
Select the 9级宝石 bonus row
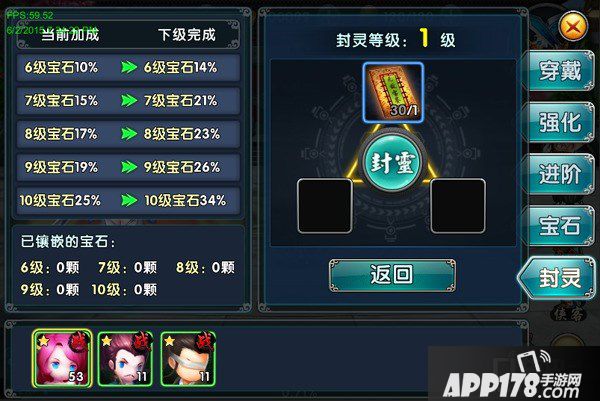click(129, 167)
